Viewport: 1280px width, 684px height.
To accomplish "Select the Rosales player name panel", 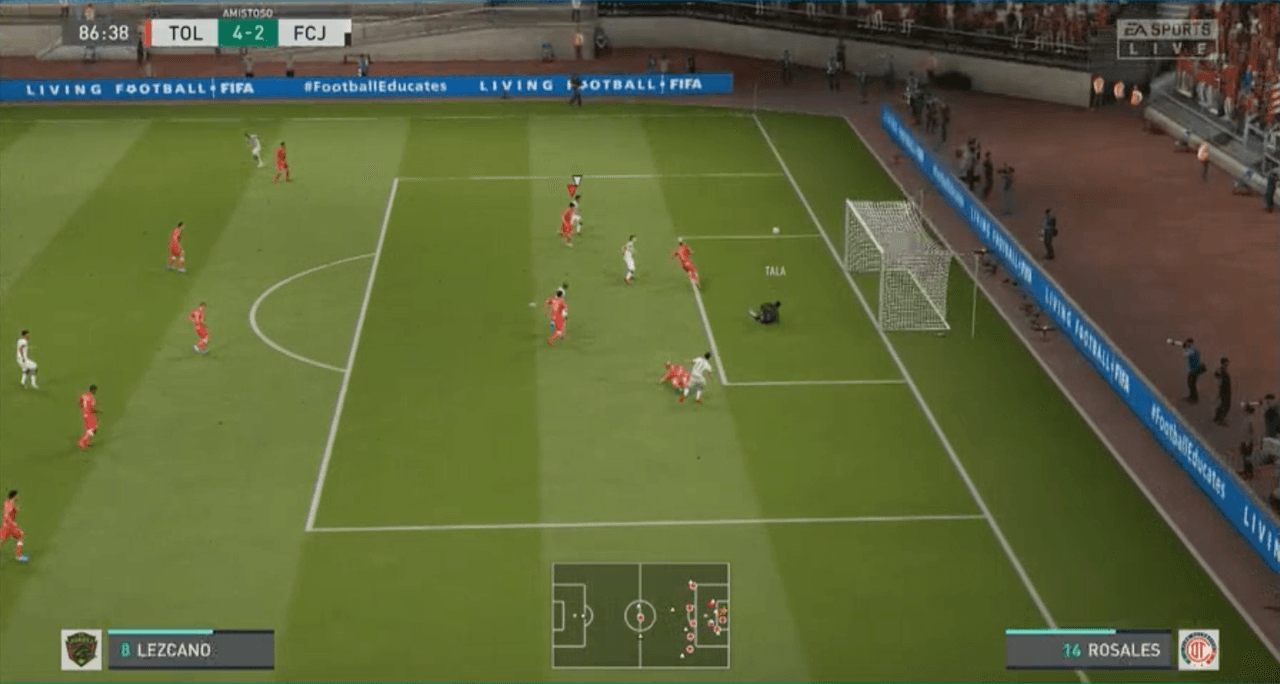I will tap(1088, 649).
